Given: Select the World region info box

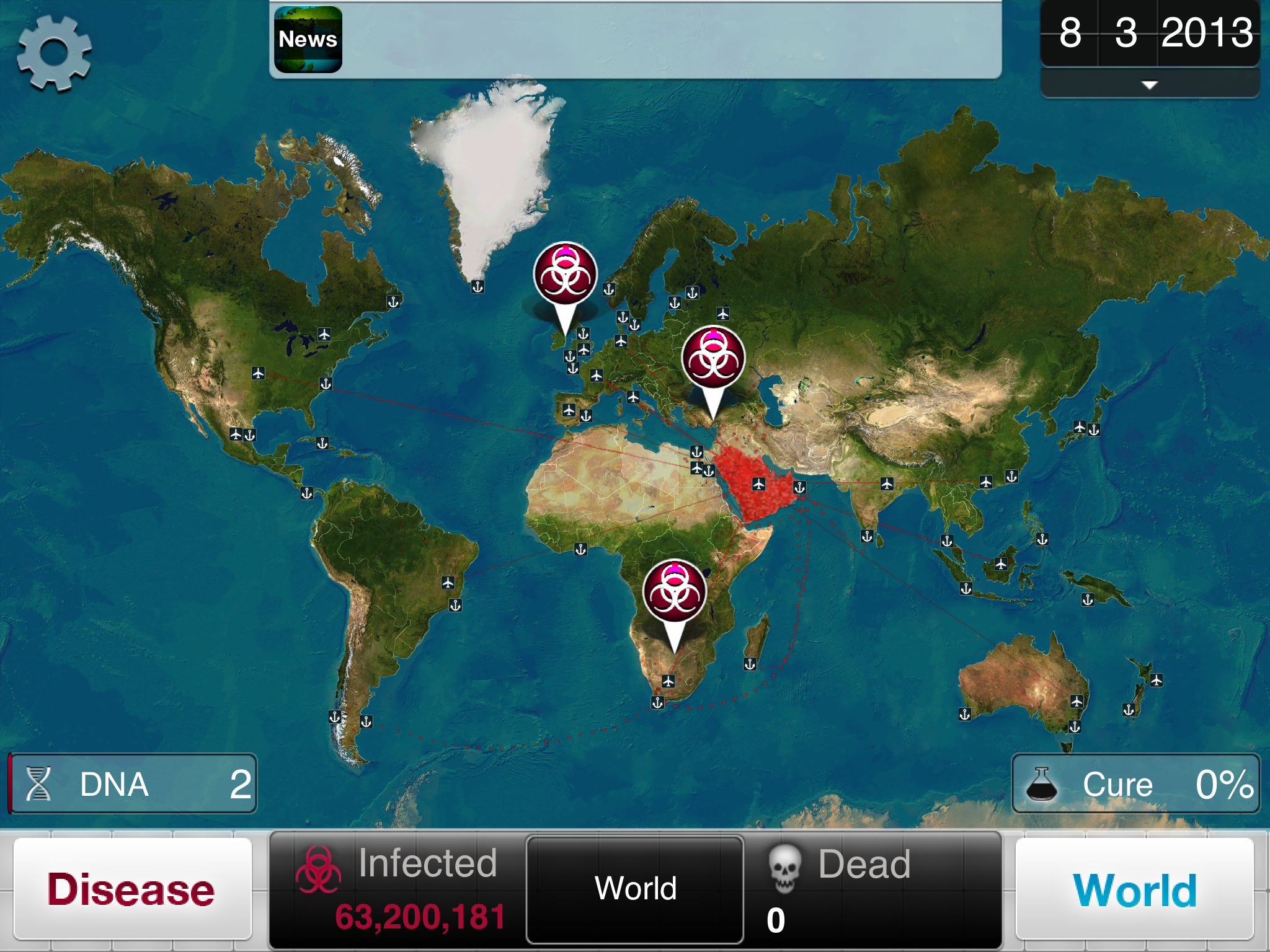Looking at the screenshot, I should pos(635,889).
